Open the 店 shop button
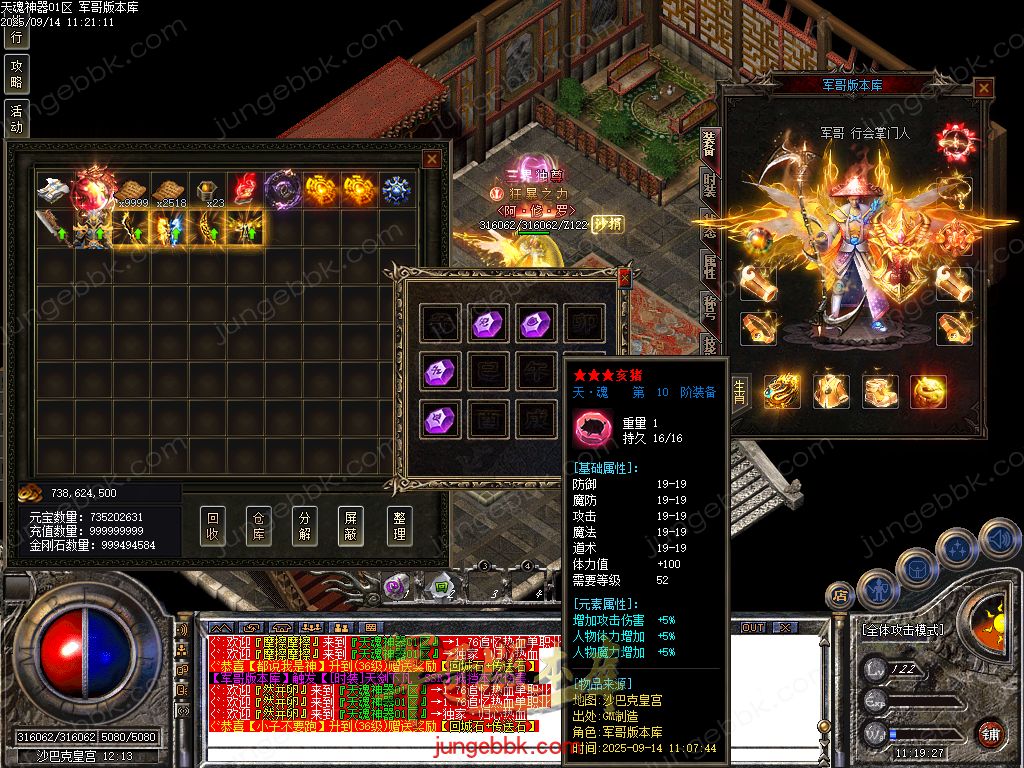 pyautogui.click(x=840, y=596)
